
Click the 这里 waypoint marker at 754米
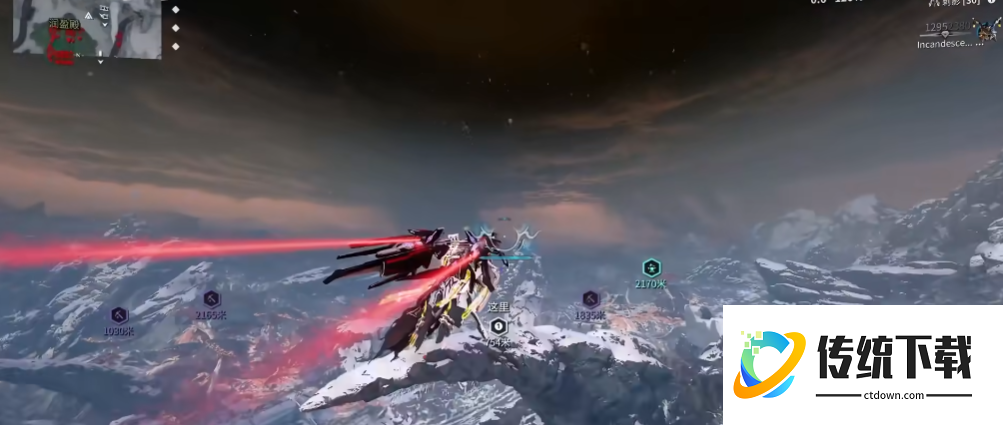[x=498, y=326]
